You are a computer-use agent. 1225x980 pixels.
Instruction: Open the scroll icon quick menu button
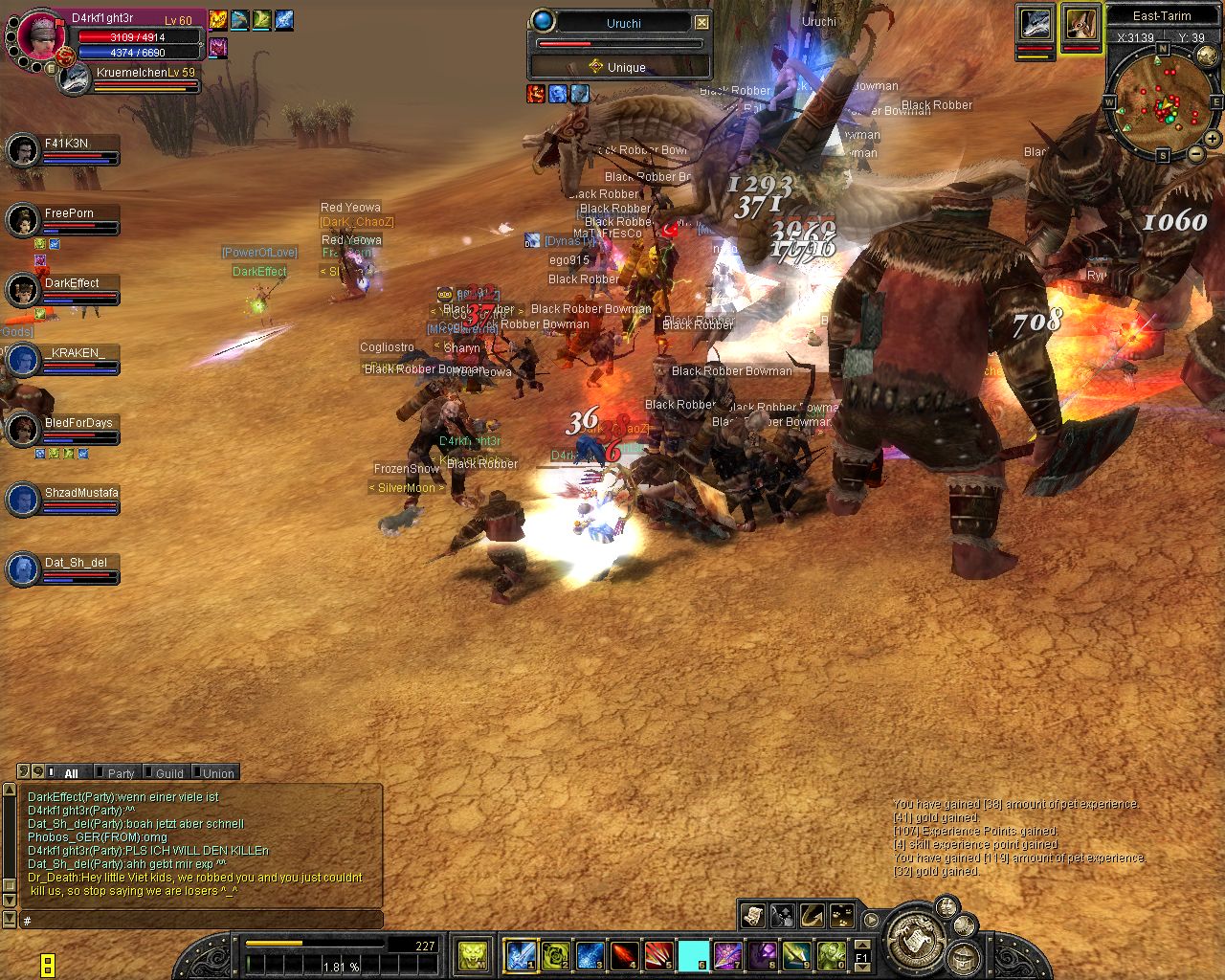[752, 916]
